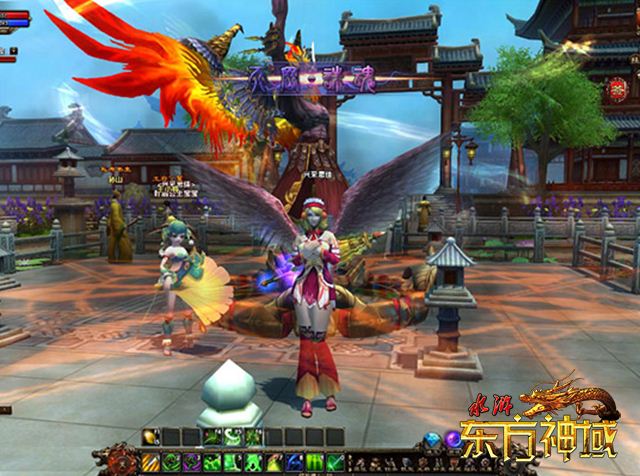Image resolution: width=640 pixels, height=476 pixels.
Task: Click the blue diamond gem orb
Action: [x=432, y=440]
